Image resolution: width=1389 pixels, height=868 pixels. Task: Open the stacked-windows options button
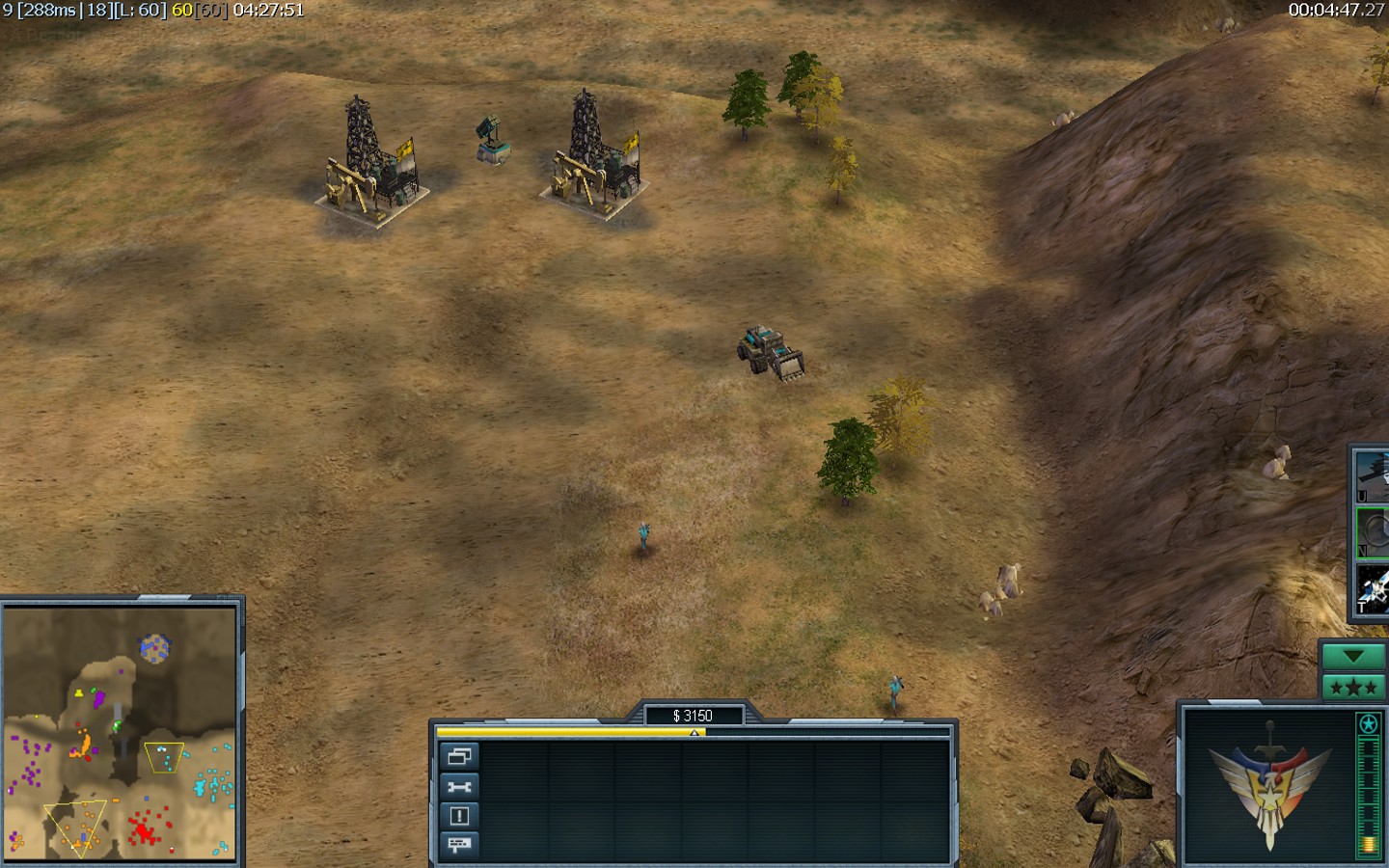tap(459, 757)
